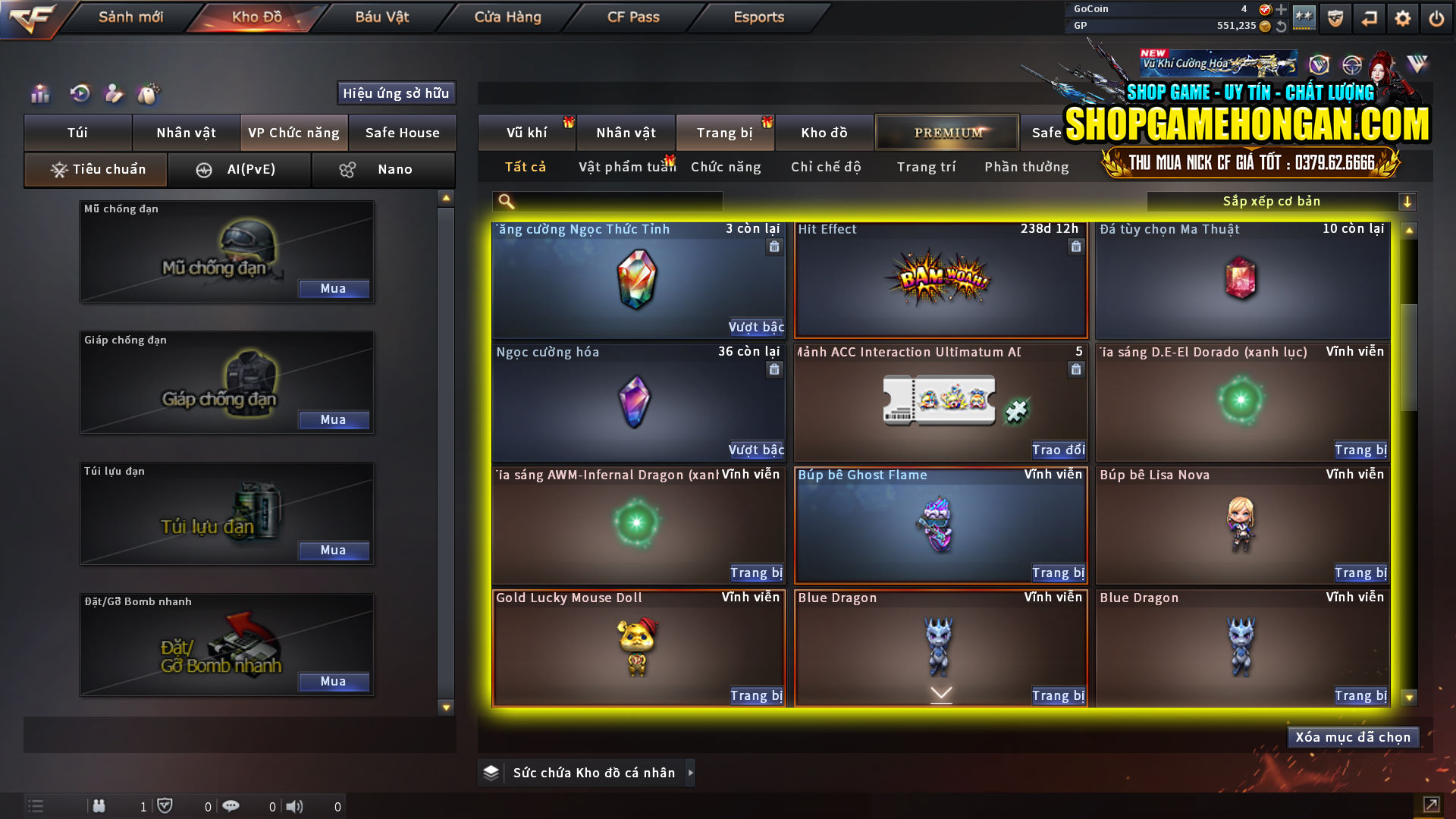Select the pet dog-tag icon near Hiệu ứng sở hữu
The image size is (1456, 819).
[149, 93]
